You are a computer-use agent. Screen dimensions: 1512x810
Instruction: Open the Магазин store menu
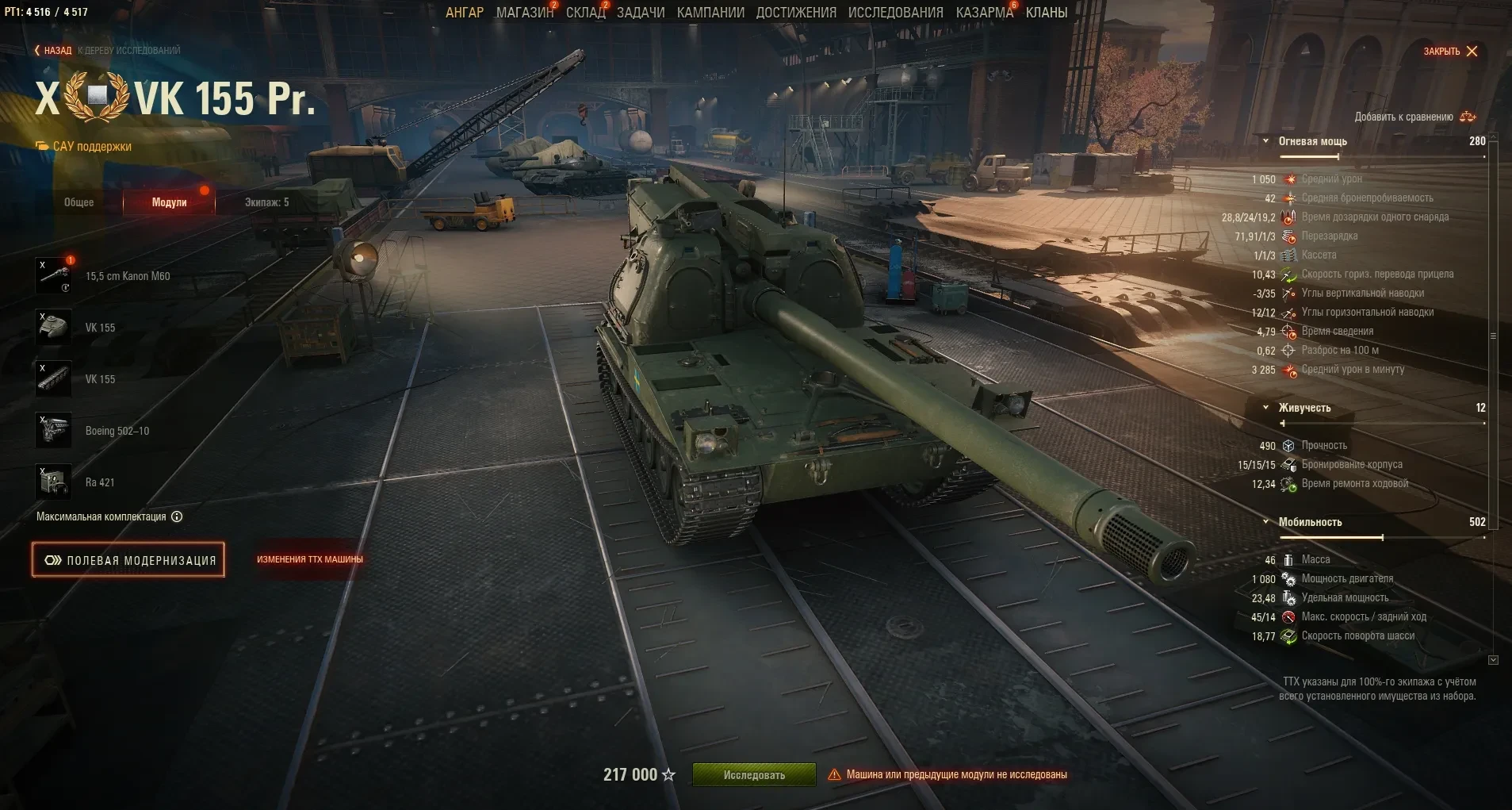[x=524, y=13]
